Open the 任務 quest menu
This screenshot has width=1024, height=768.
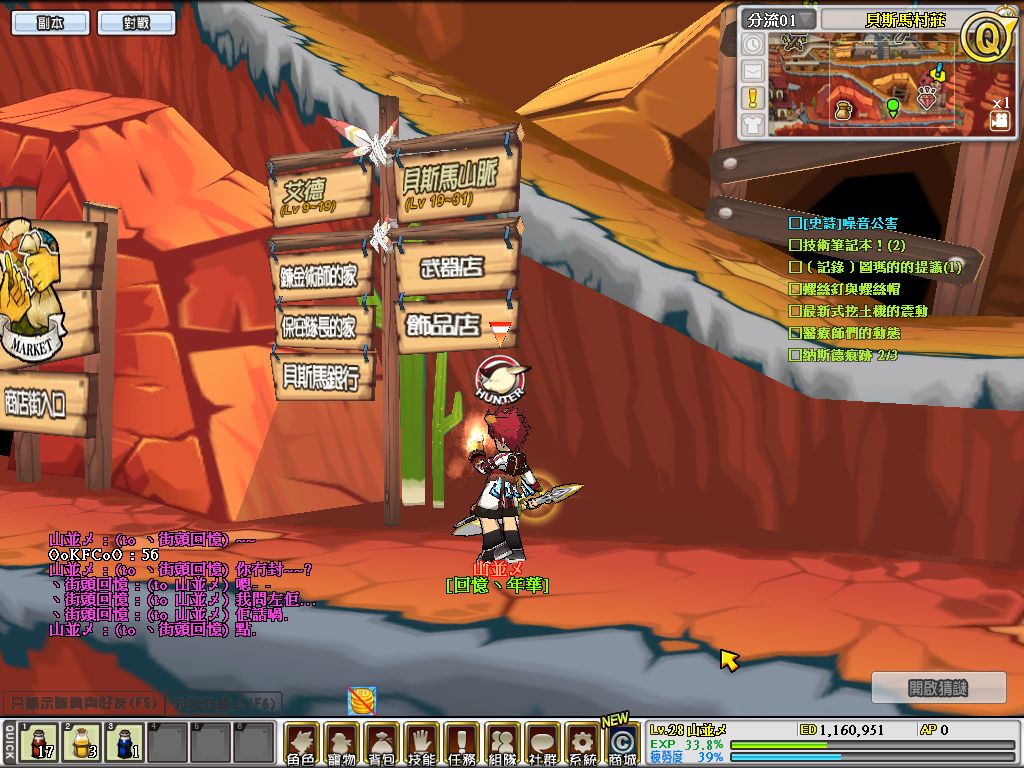click(x=462, y=744)
